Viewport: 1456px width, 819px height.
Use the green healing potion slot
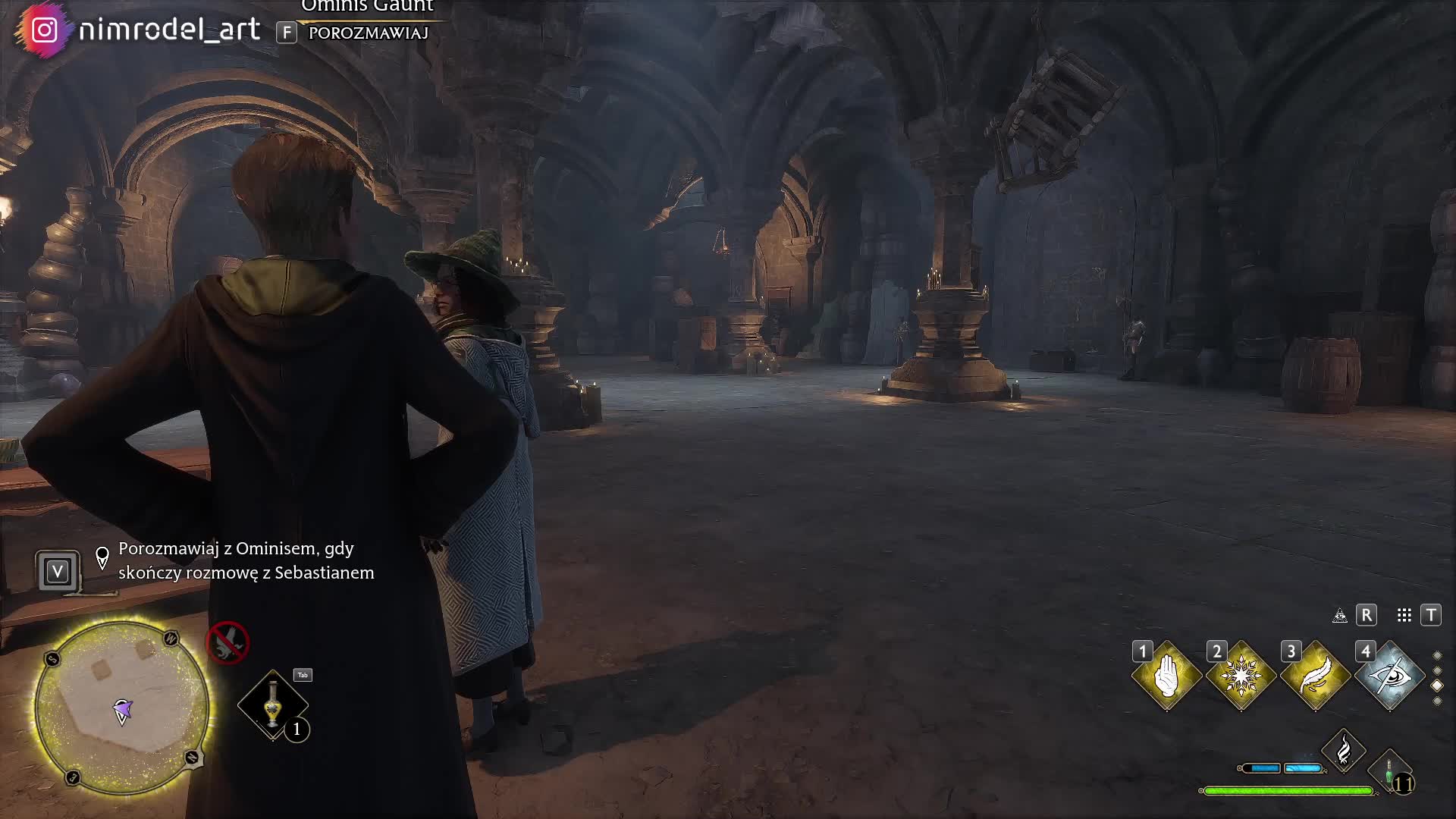pyautogui.click(x=1389, y=772)
